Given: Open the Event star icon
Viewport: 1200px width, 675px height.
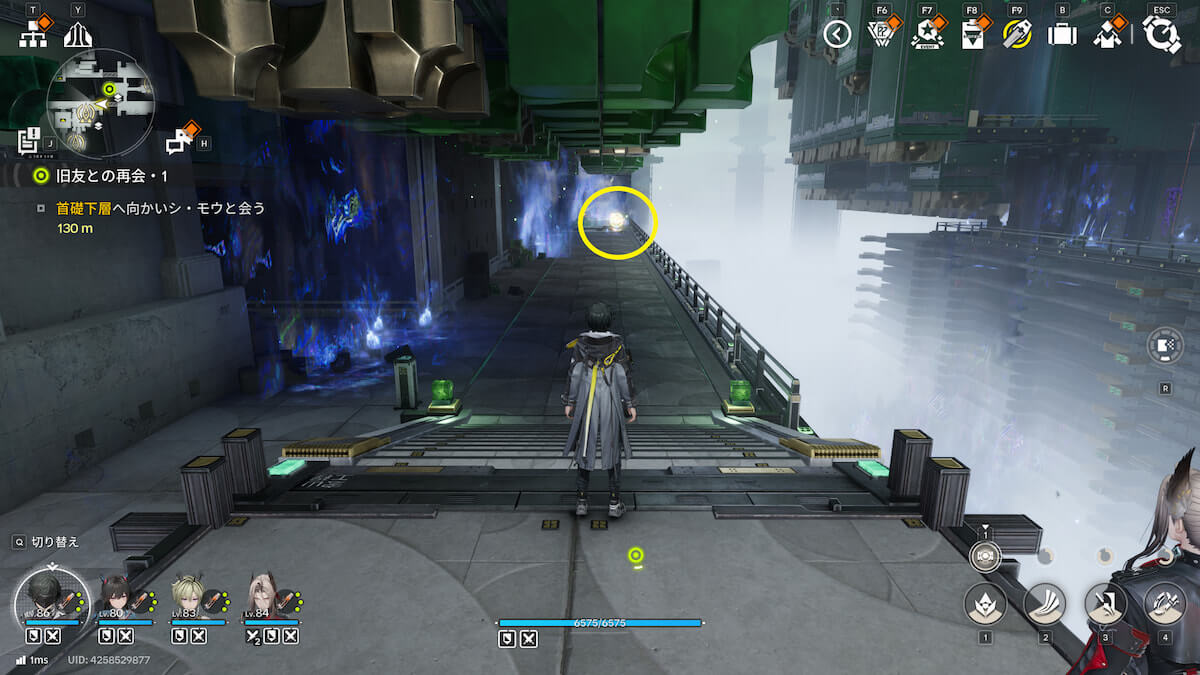Looking at the screenshot, I should tap(926, 36).
